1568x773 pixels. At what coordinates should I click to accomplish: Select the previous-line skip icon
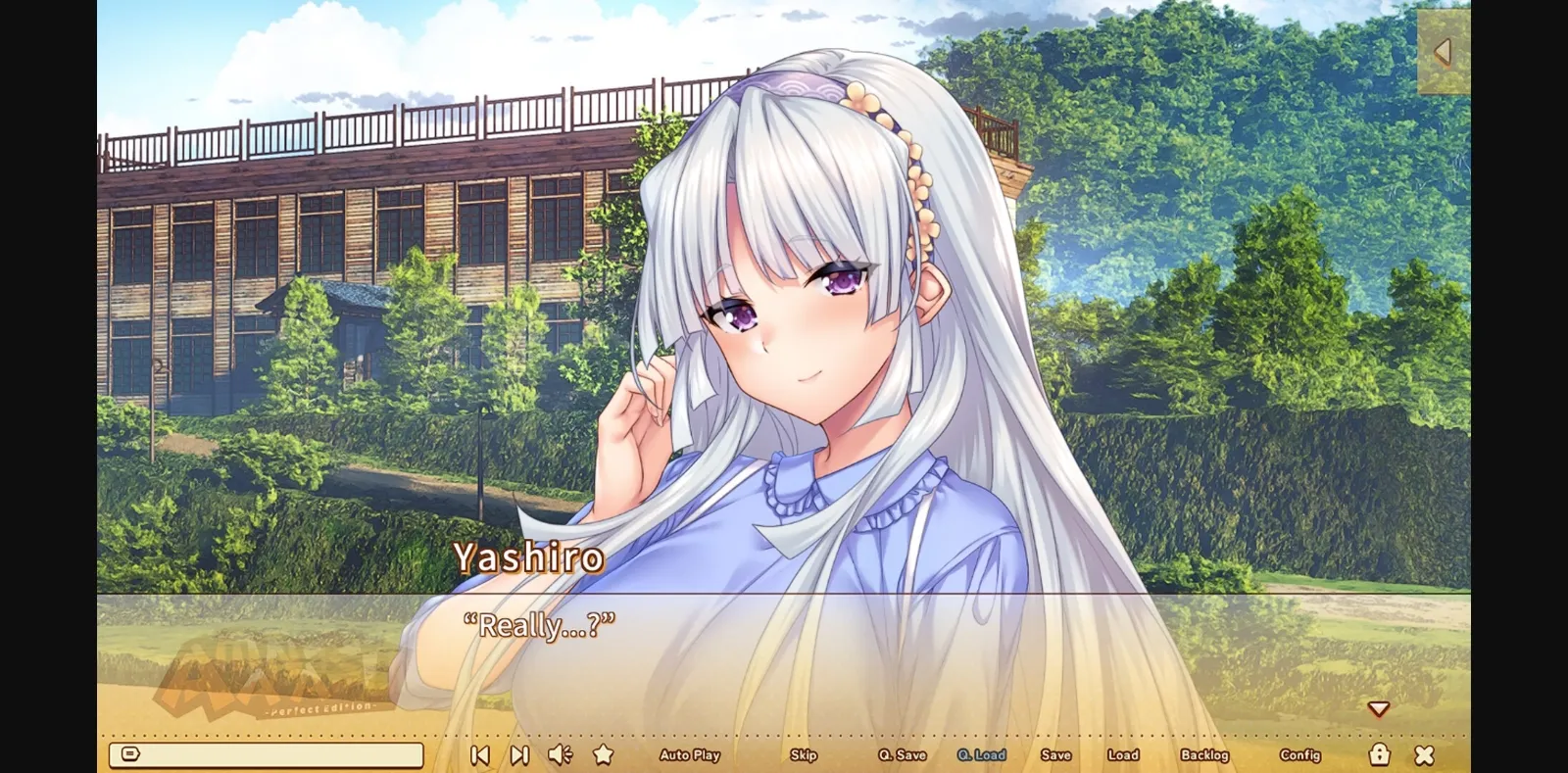479,754
